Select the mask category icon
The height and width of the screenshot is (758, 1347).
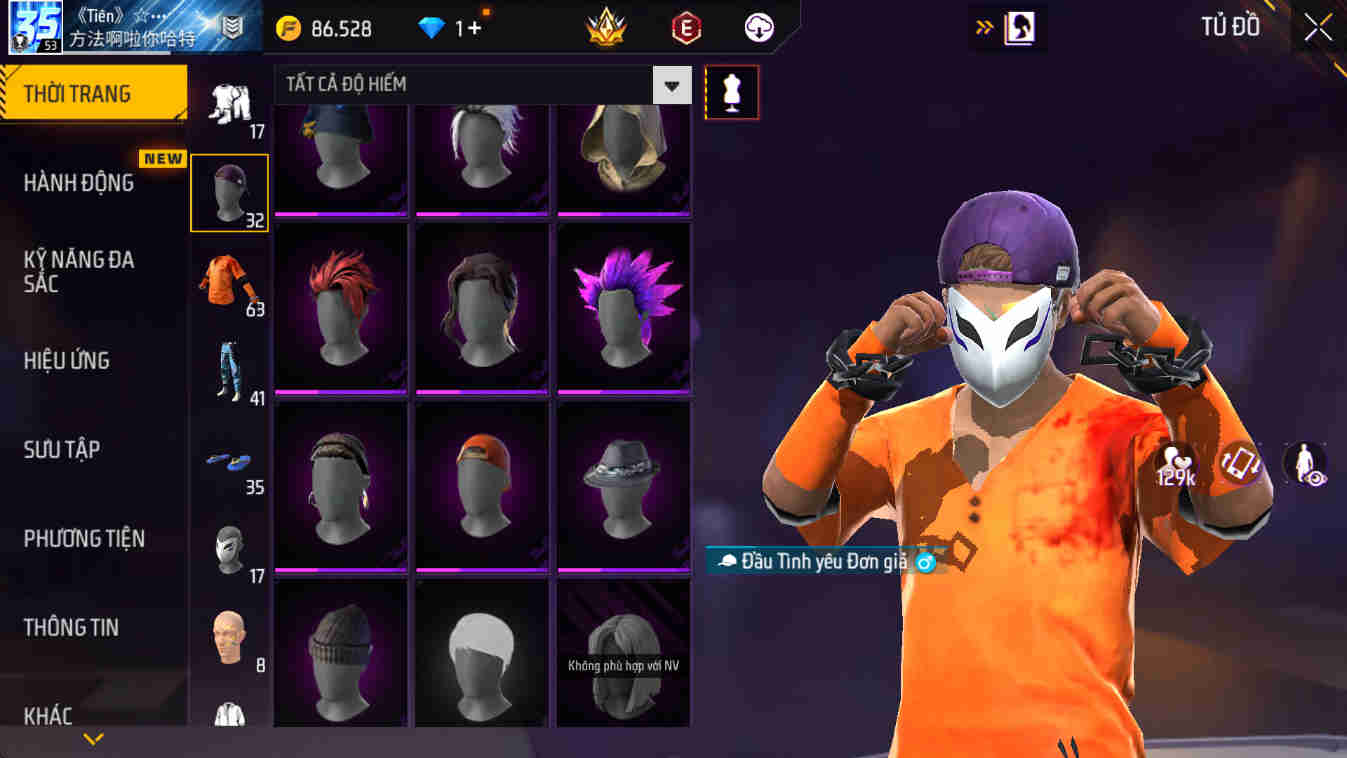(229, 545)
